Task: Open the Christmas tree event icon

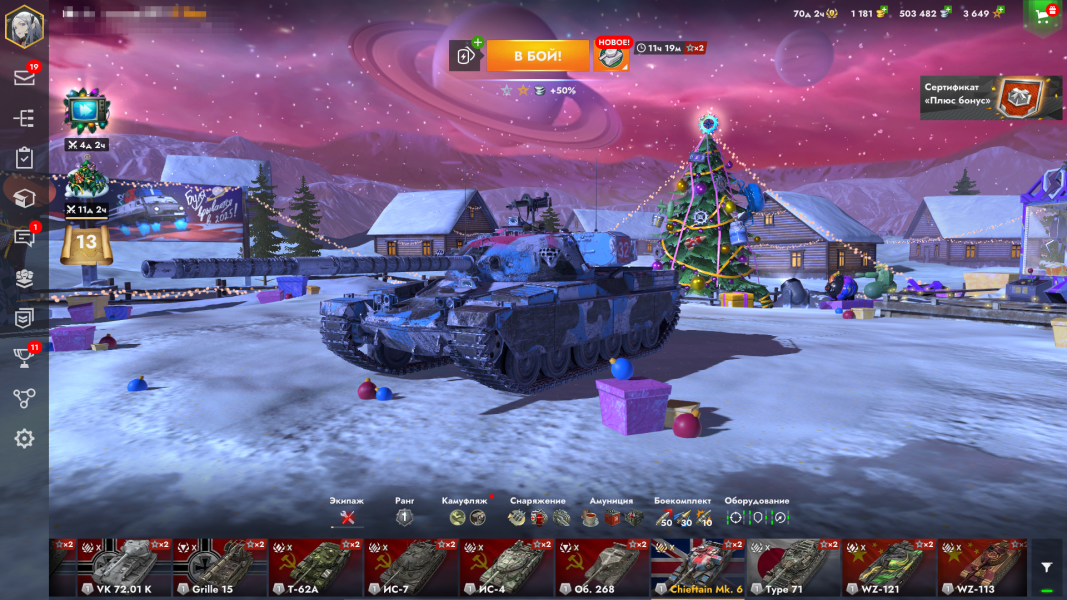Action: tap(85, 180)
